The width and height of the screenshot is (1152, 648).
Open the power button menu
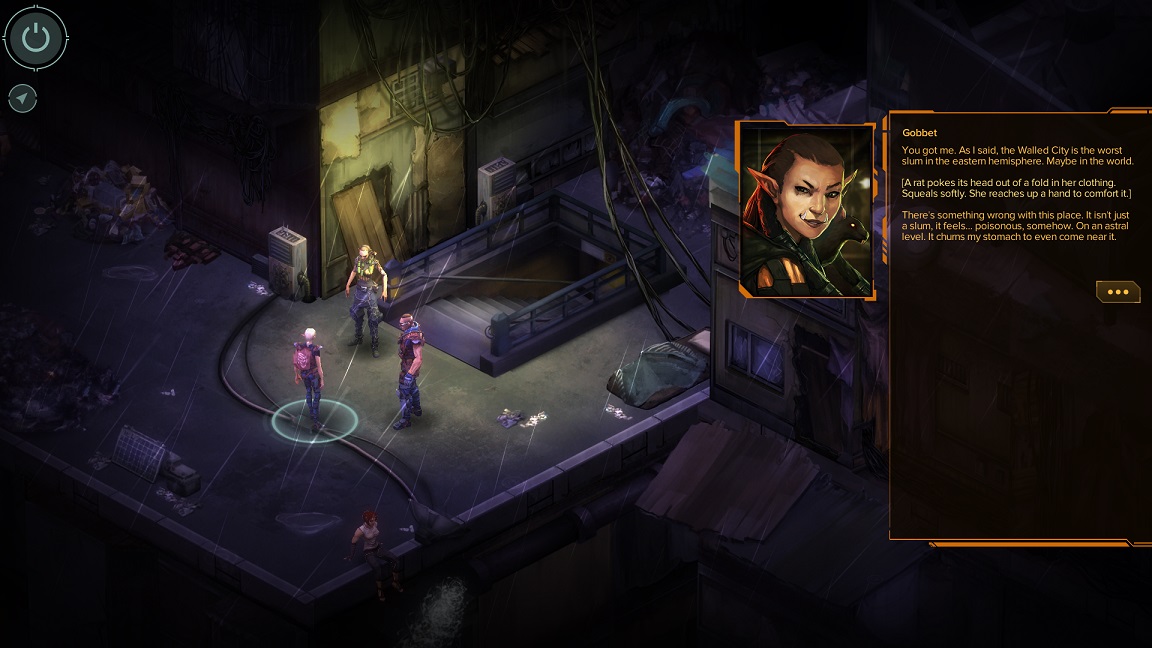click(36, 39)
